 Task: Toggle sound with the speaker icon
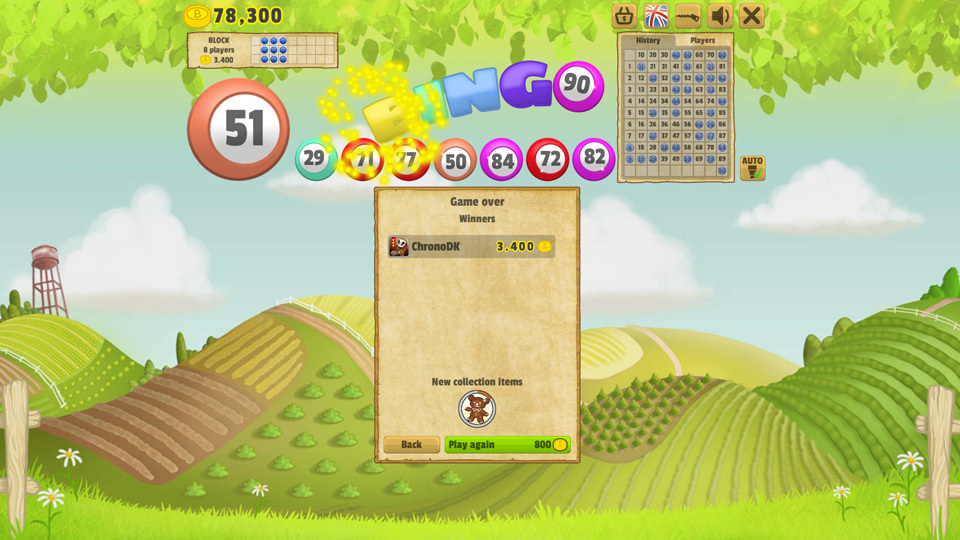click(x=720, y=16)
